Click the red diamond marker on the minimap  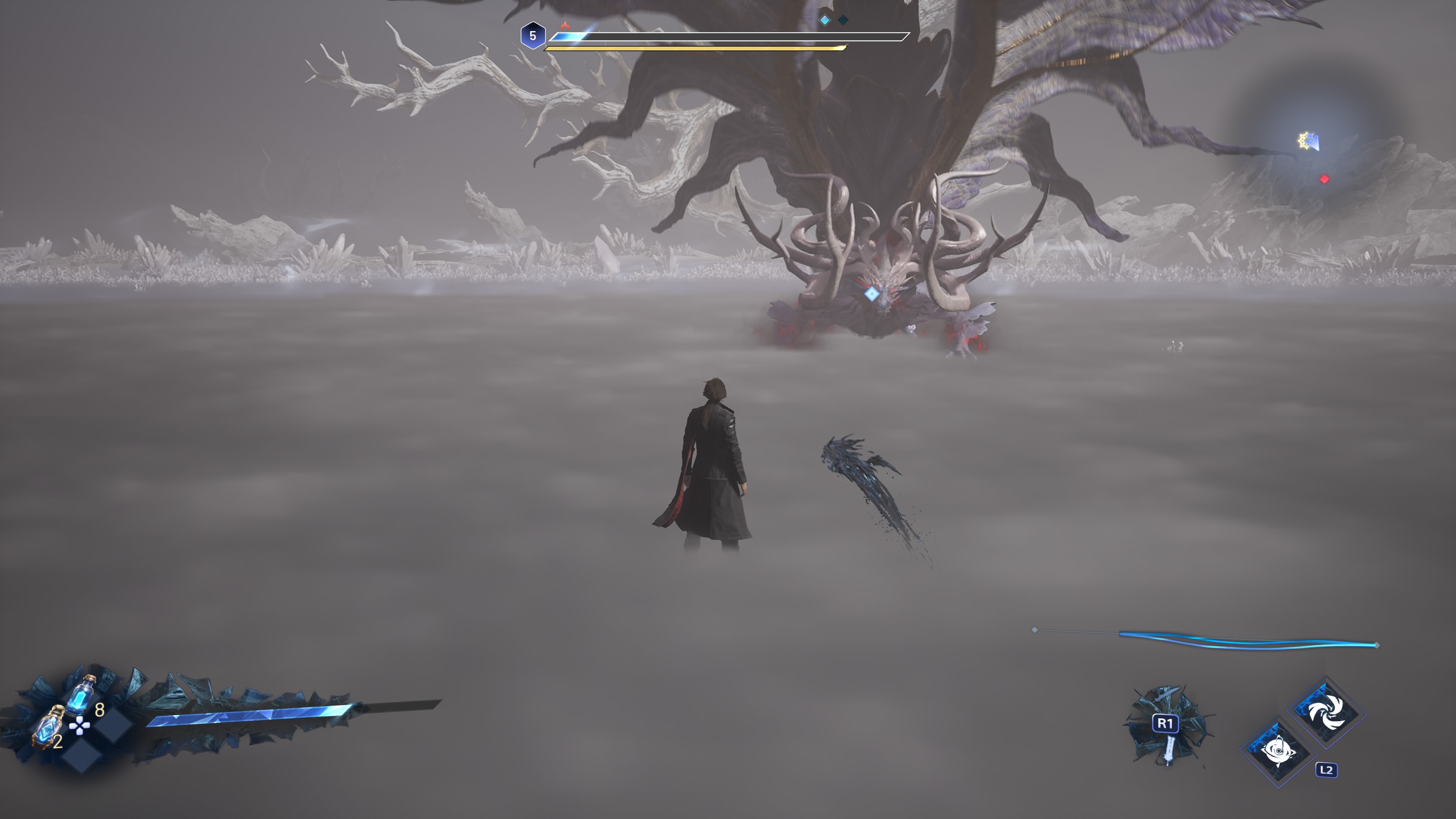[x=1324, y=179]
